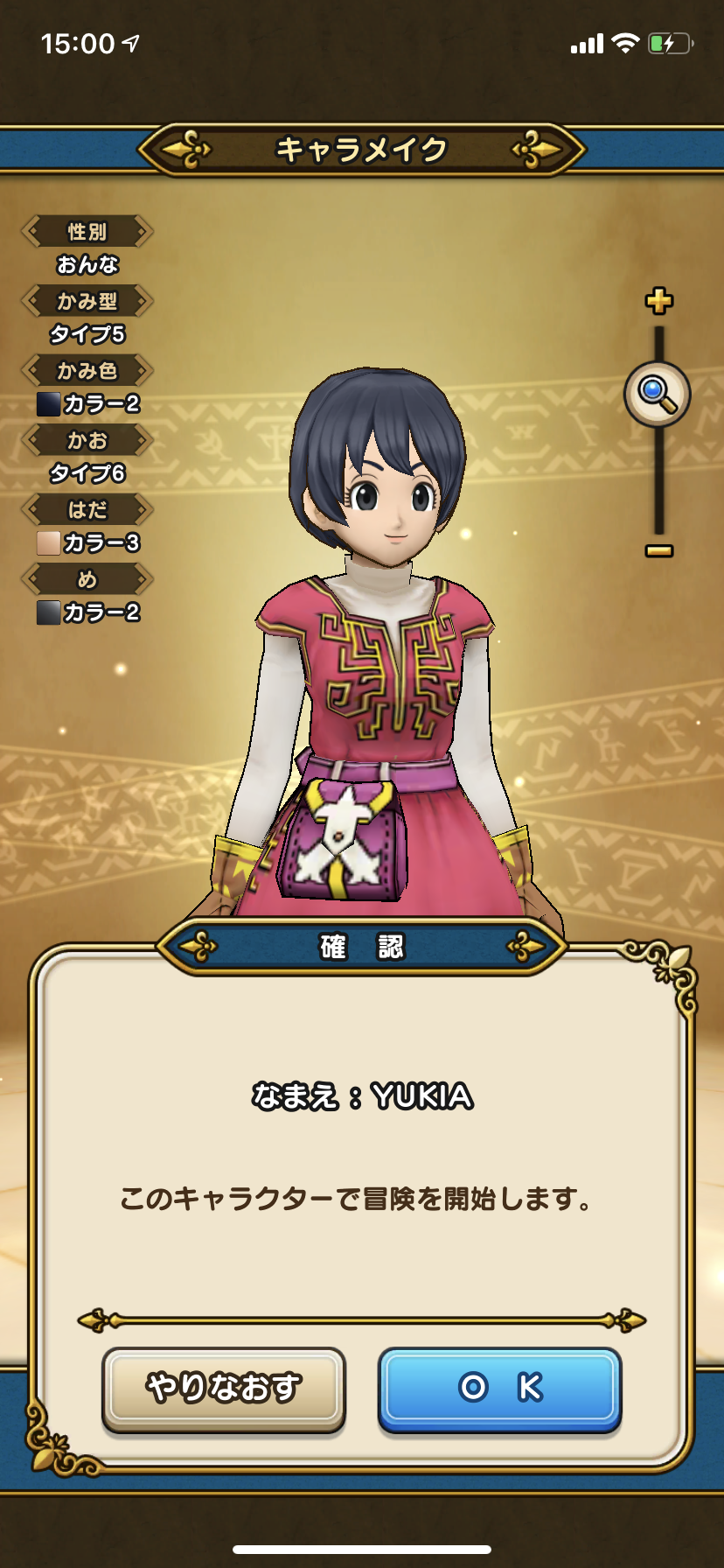Select the かお face type option
Screen dimensions: 724x1568
(87, 440)
